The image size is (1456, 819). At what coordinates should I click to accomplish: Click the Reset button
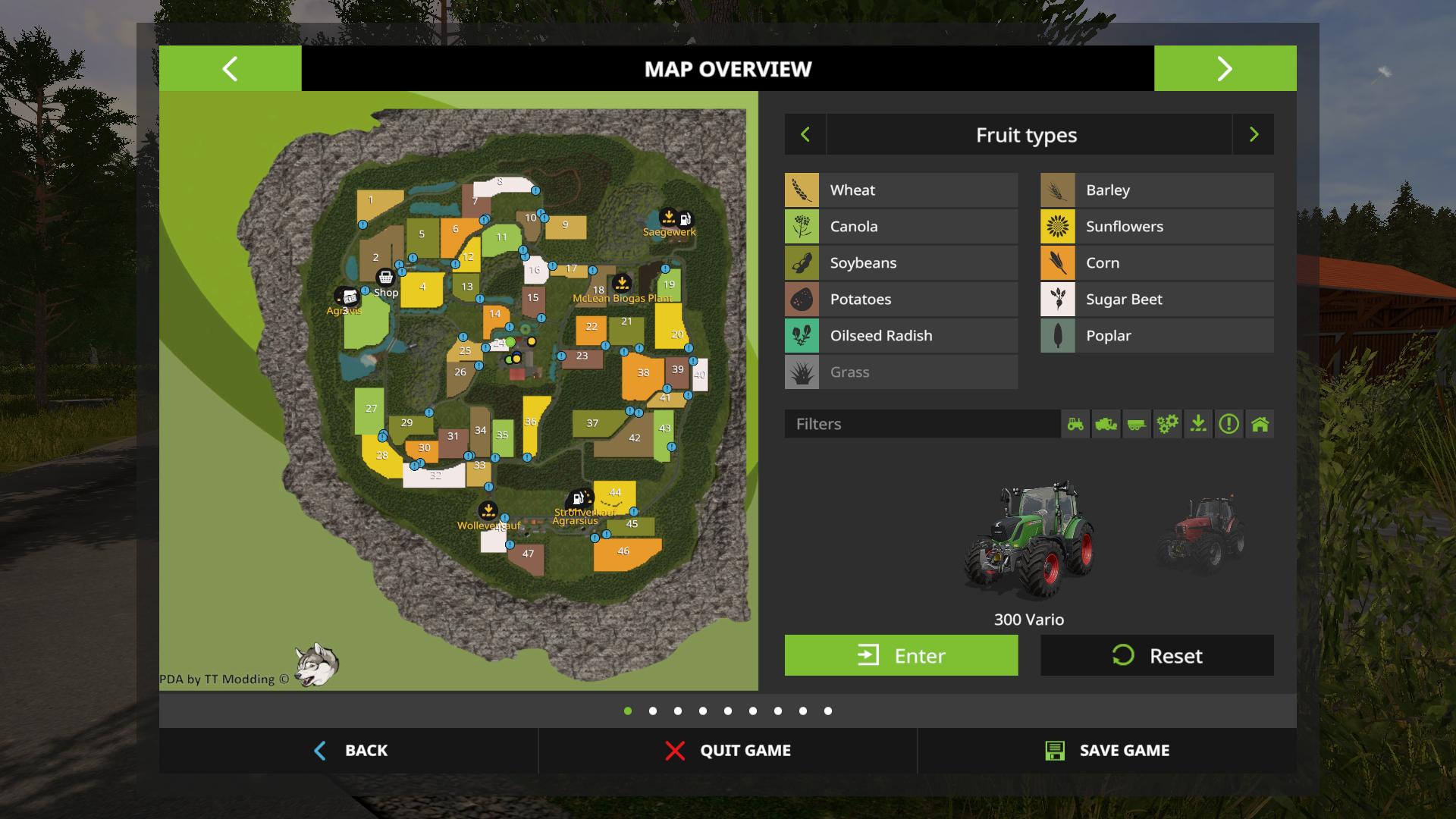coord(1156,655)
